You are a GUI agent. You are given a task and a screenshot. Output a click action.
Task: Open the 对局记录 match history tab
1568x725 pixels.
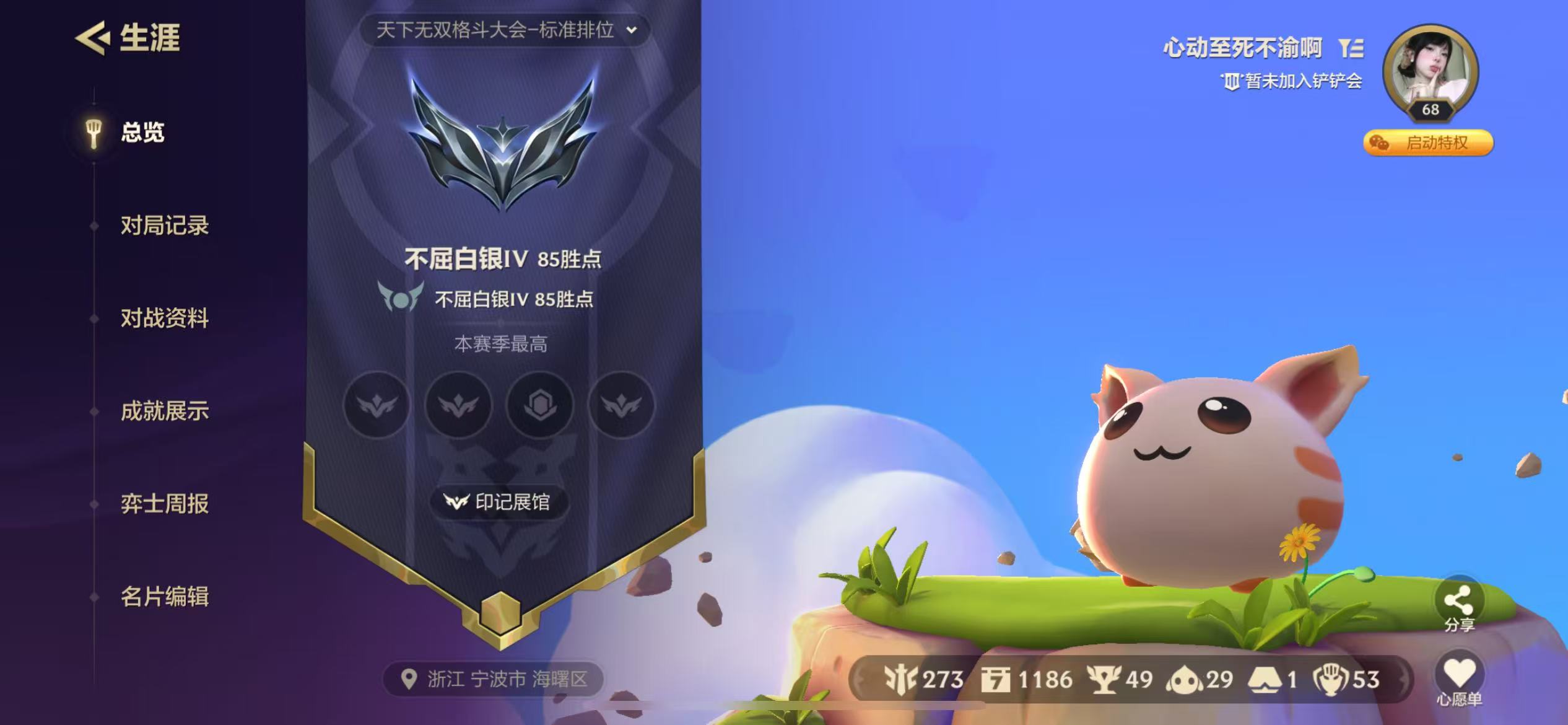tap(164, 226)
